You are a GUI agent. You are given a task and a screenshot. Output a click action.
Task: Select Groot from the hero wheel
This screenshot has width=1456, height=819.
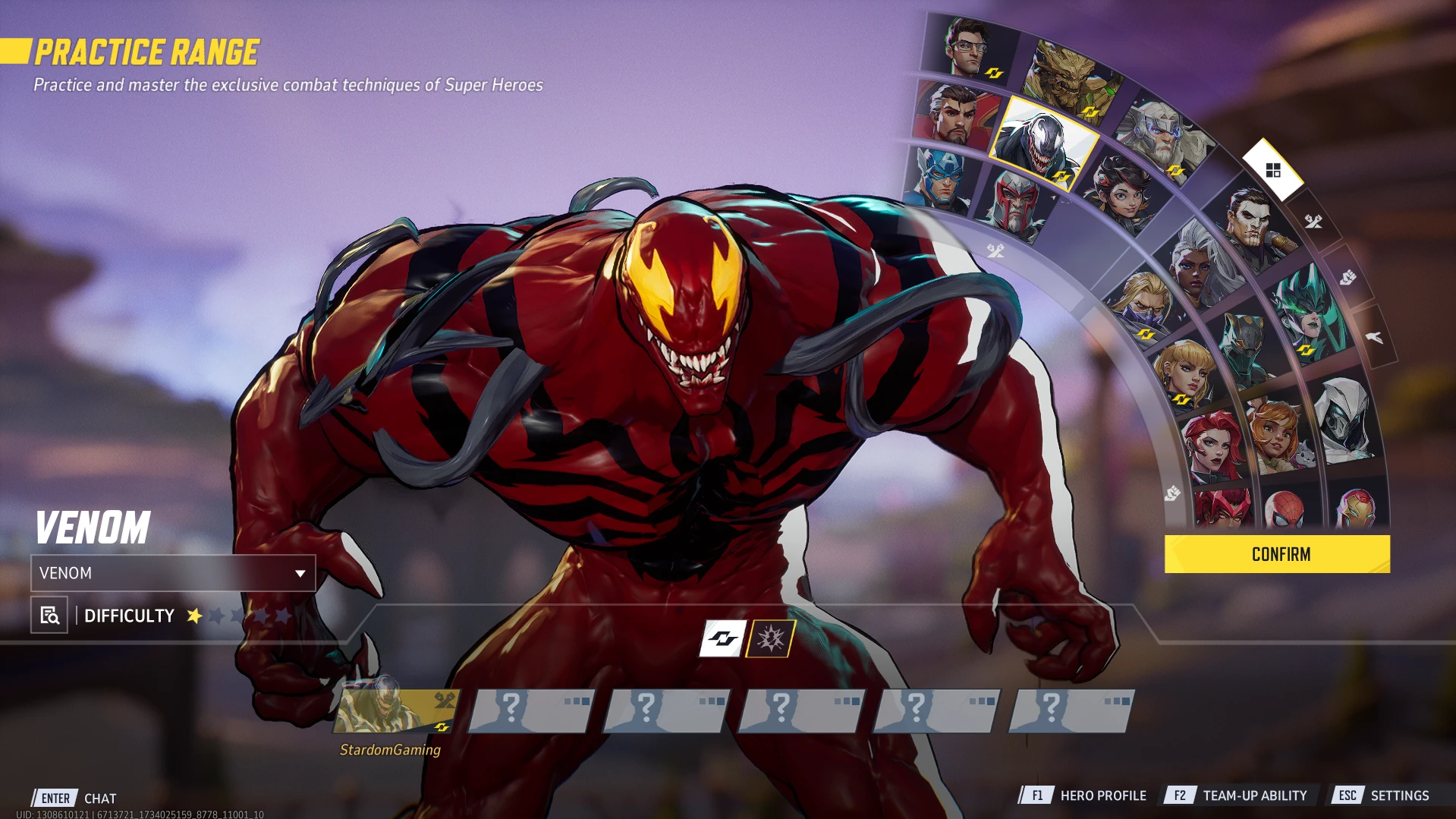coord(1068,77)
